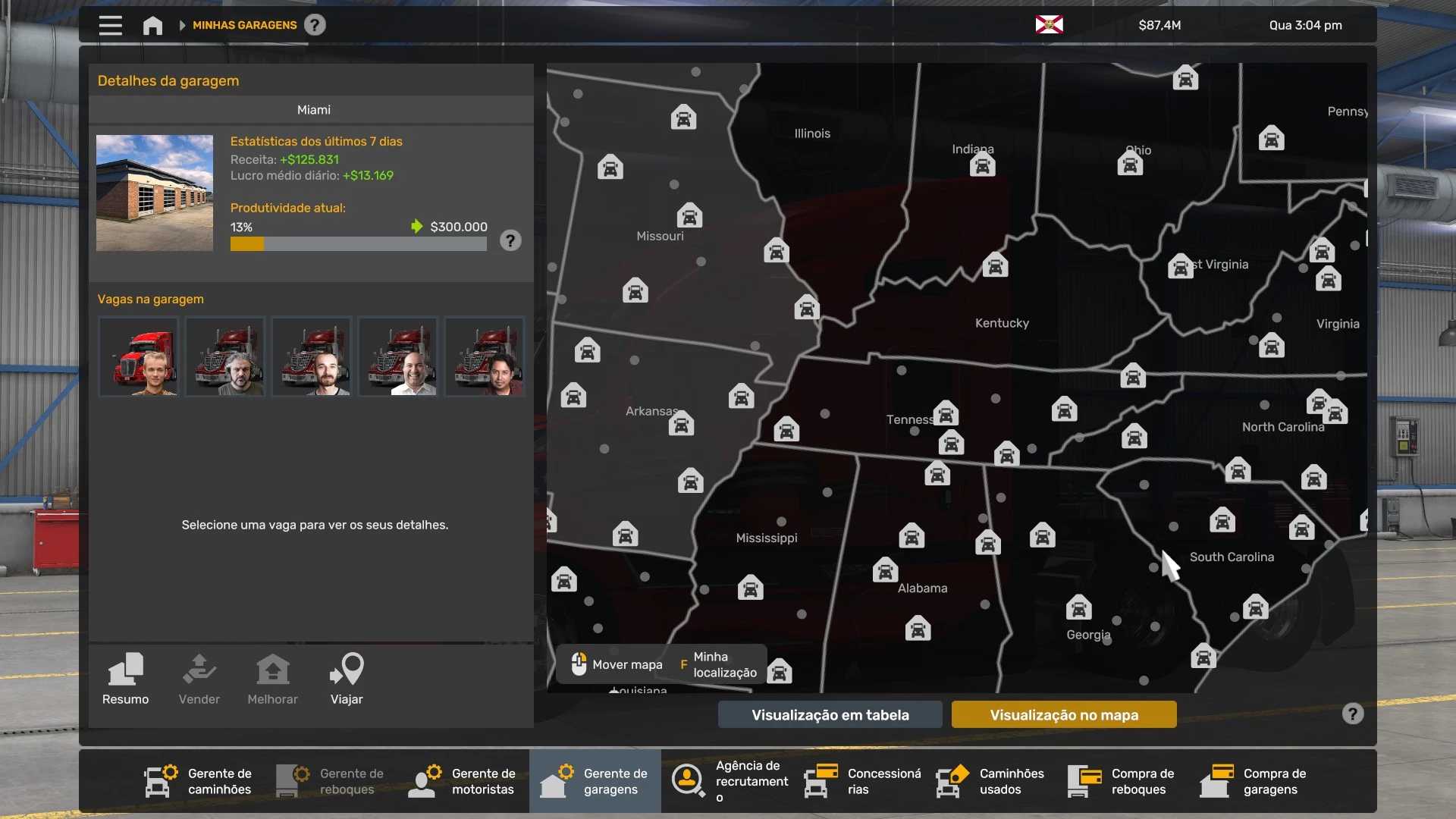Select the Miami garage photo thumbnail
This screenshot has width=1456, height=819.
coord(155,193)
